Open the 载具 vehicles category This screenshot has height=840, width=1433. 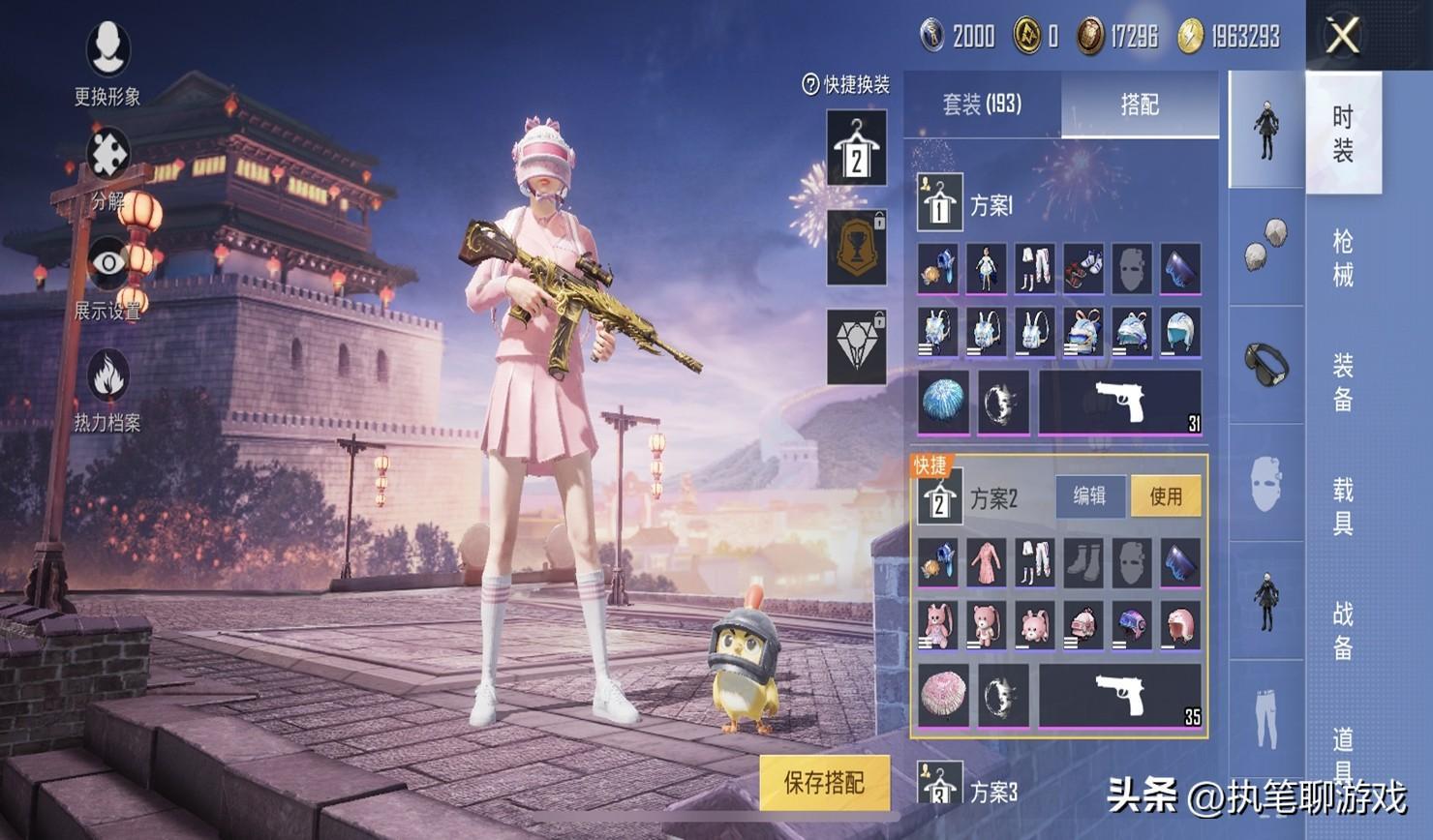pyautogui.click(x=1343, y=506)
